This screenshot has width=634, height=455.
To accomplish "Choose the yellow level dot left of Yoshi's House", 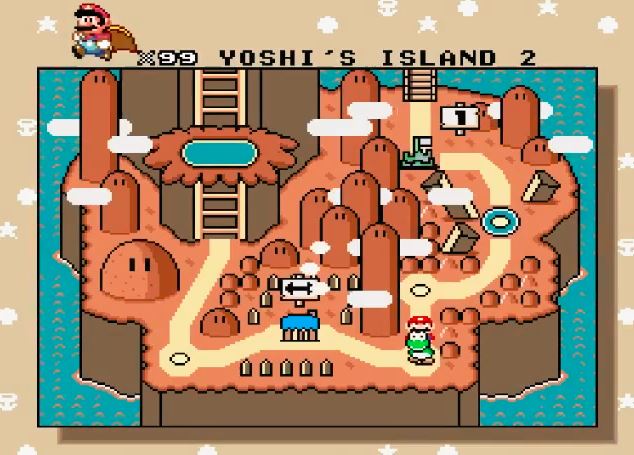I will 180,356.
